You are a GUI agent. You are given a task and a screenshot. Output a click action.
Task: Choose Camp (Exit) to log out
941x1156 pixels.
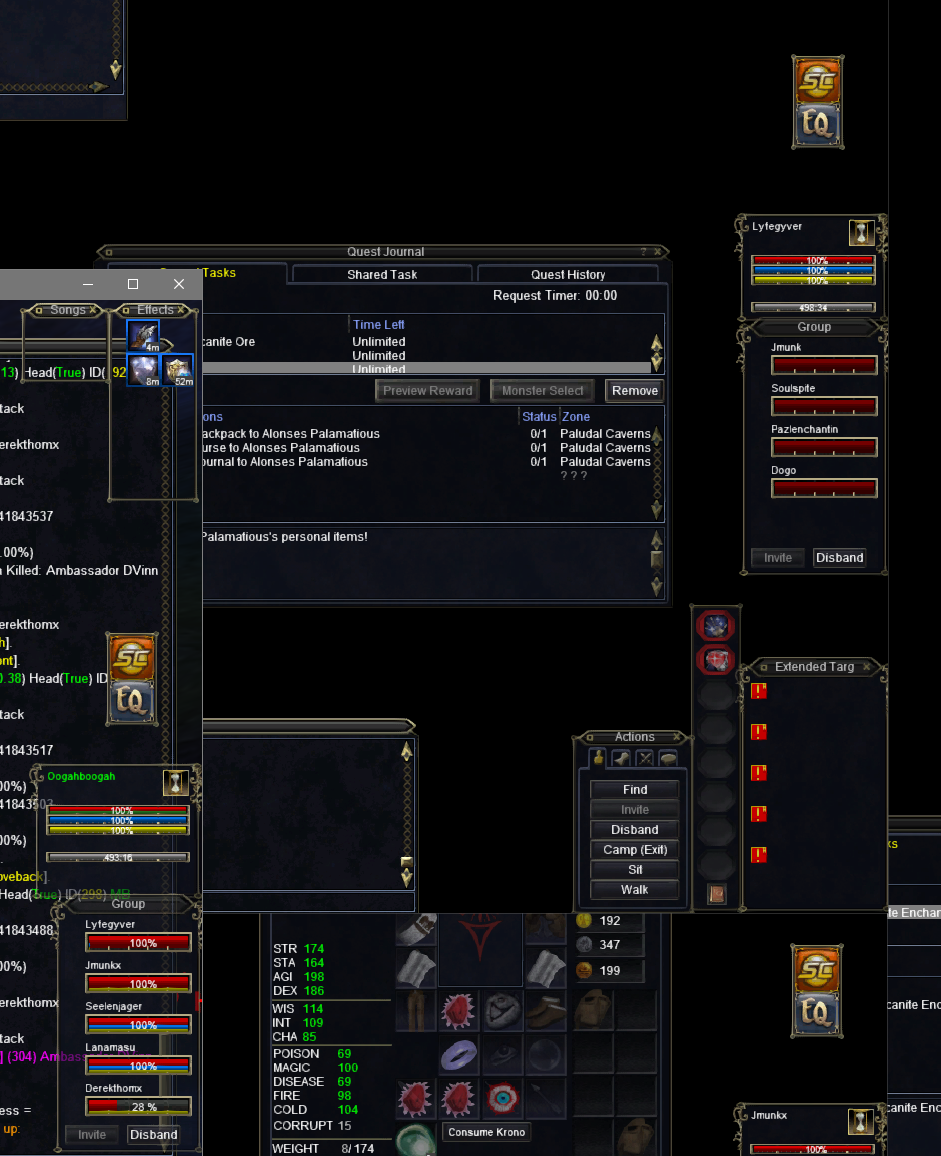[635, 850]
